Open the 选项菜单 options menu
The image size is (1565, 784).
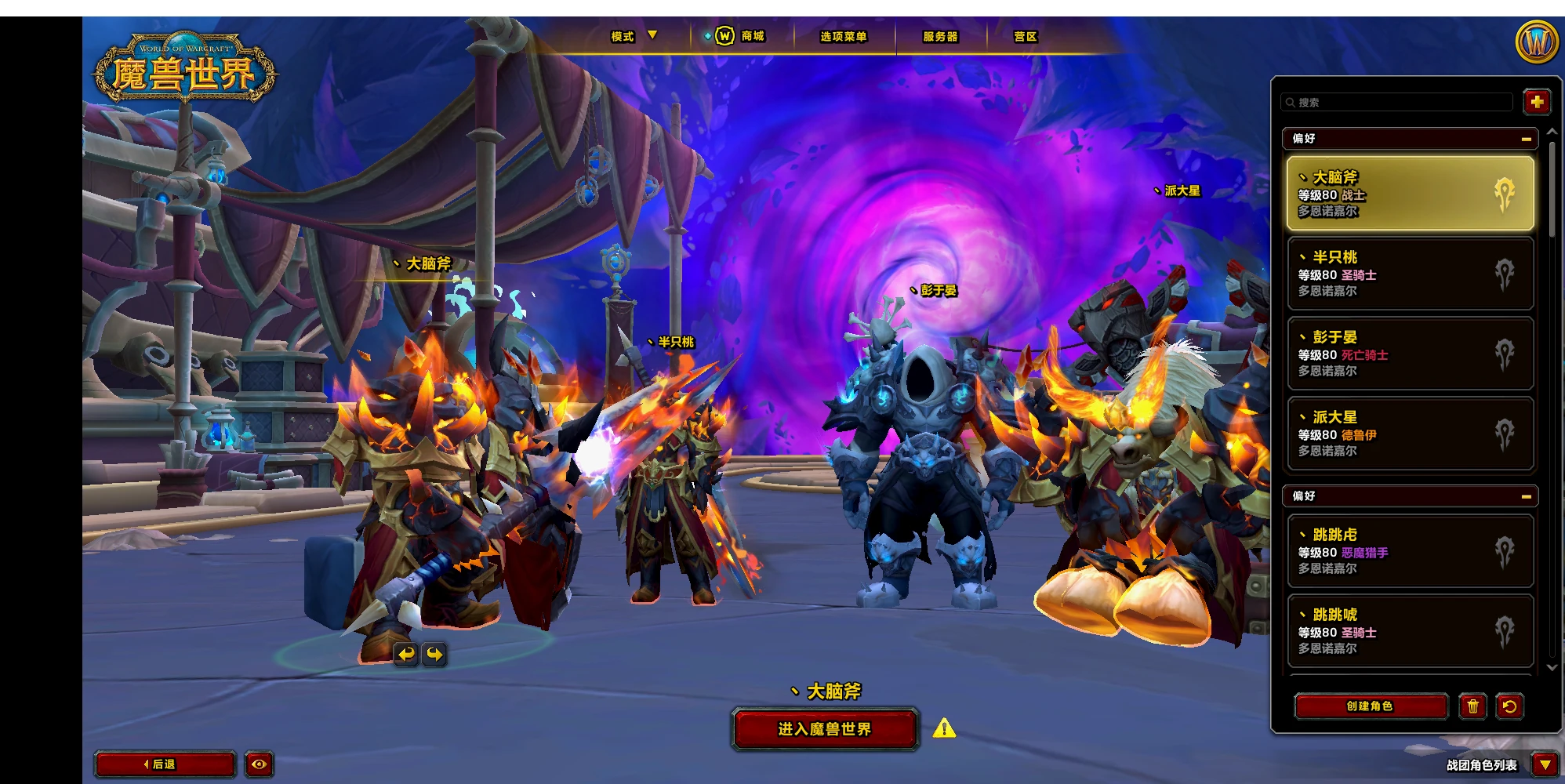coord(844,37)
